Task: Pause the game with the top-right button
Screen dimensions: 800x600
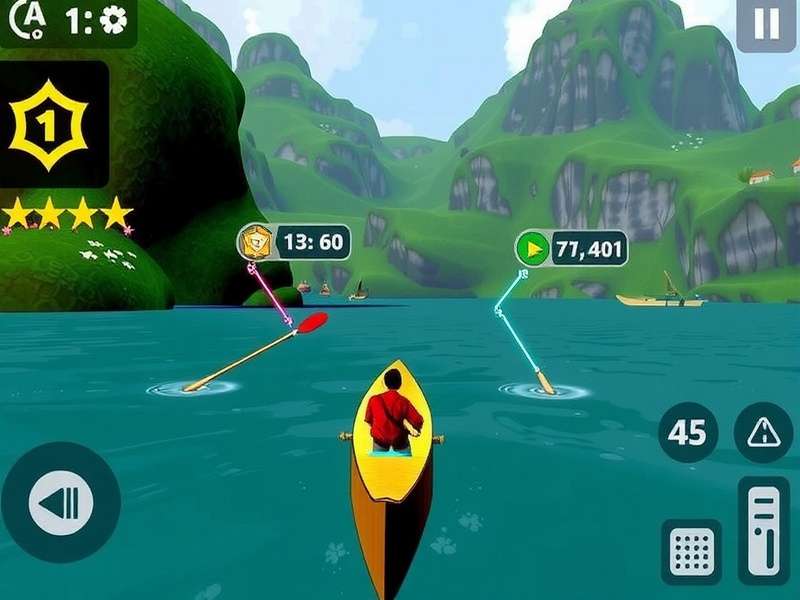Action: coord(766,24)
